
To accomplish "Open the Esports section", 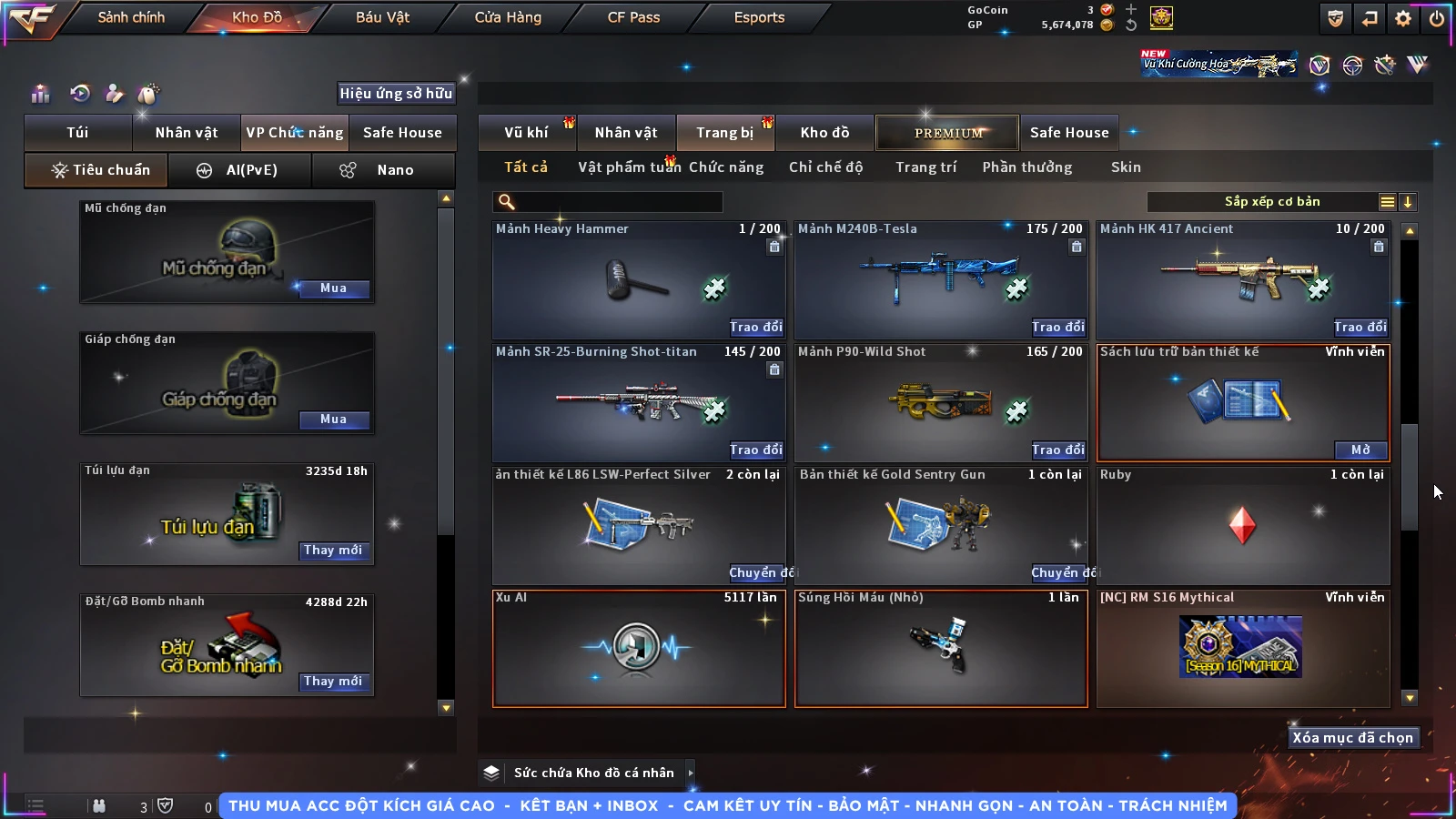I will (759, 17).
